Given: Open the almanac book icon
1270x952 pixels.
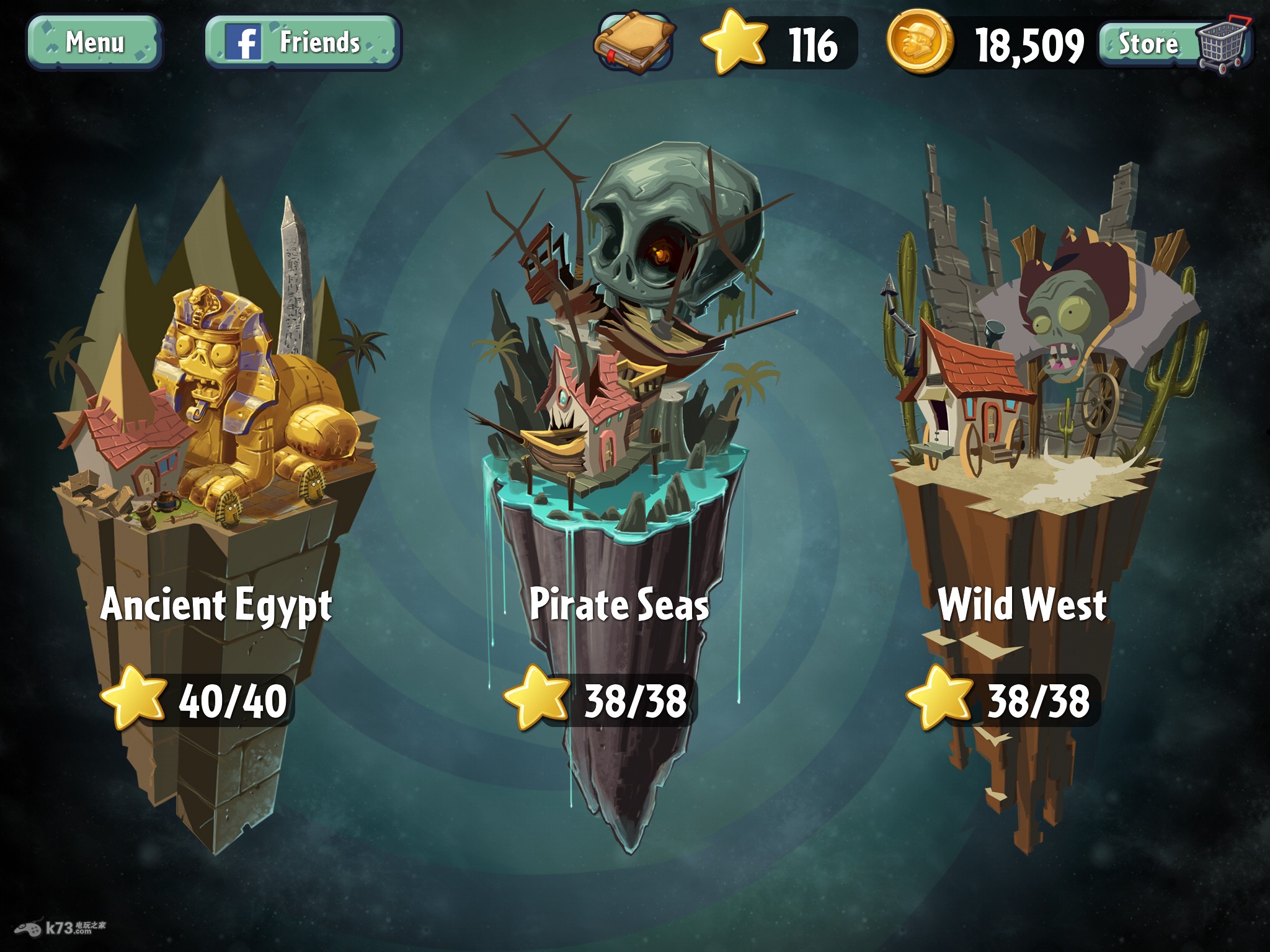Looking at the screenshot, I should tap(634, 42).
